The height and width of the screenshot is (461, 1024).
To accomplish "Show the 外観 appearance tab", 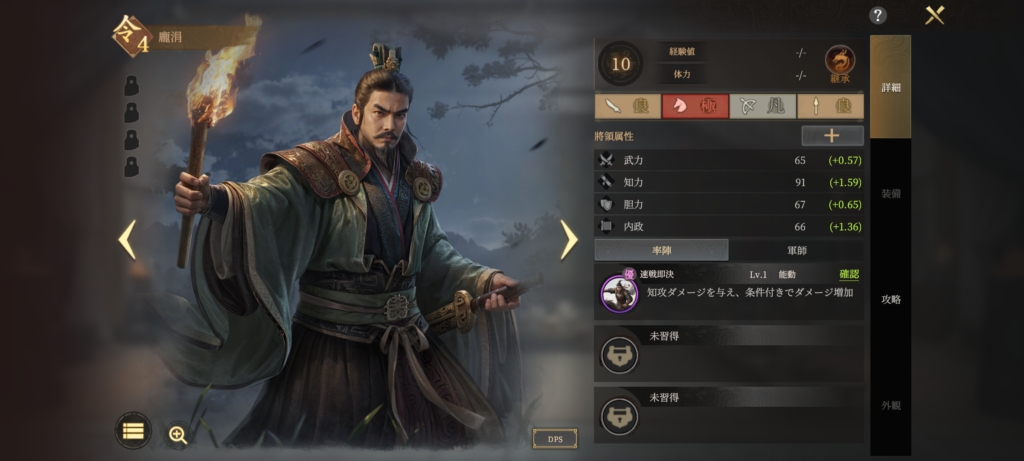I will click(x=890, y=405).
